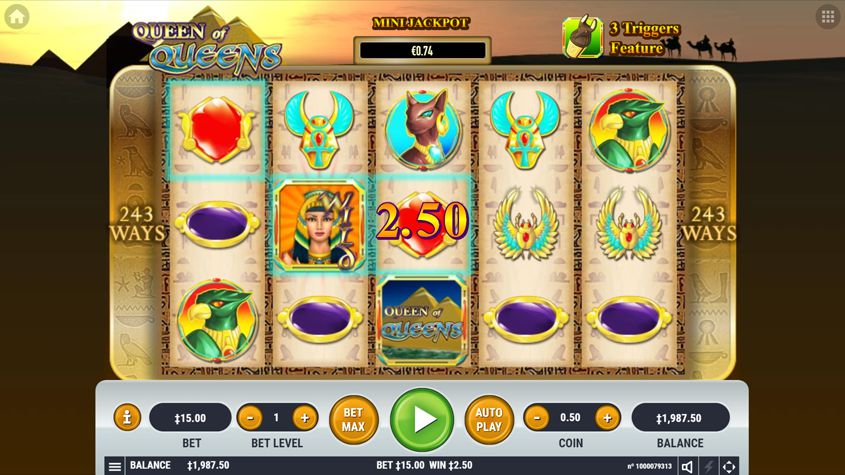
Task: Toggle the sound speaker icon
Action: coord(687,466)
